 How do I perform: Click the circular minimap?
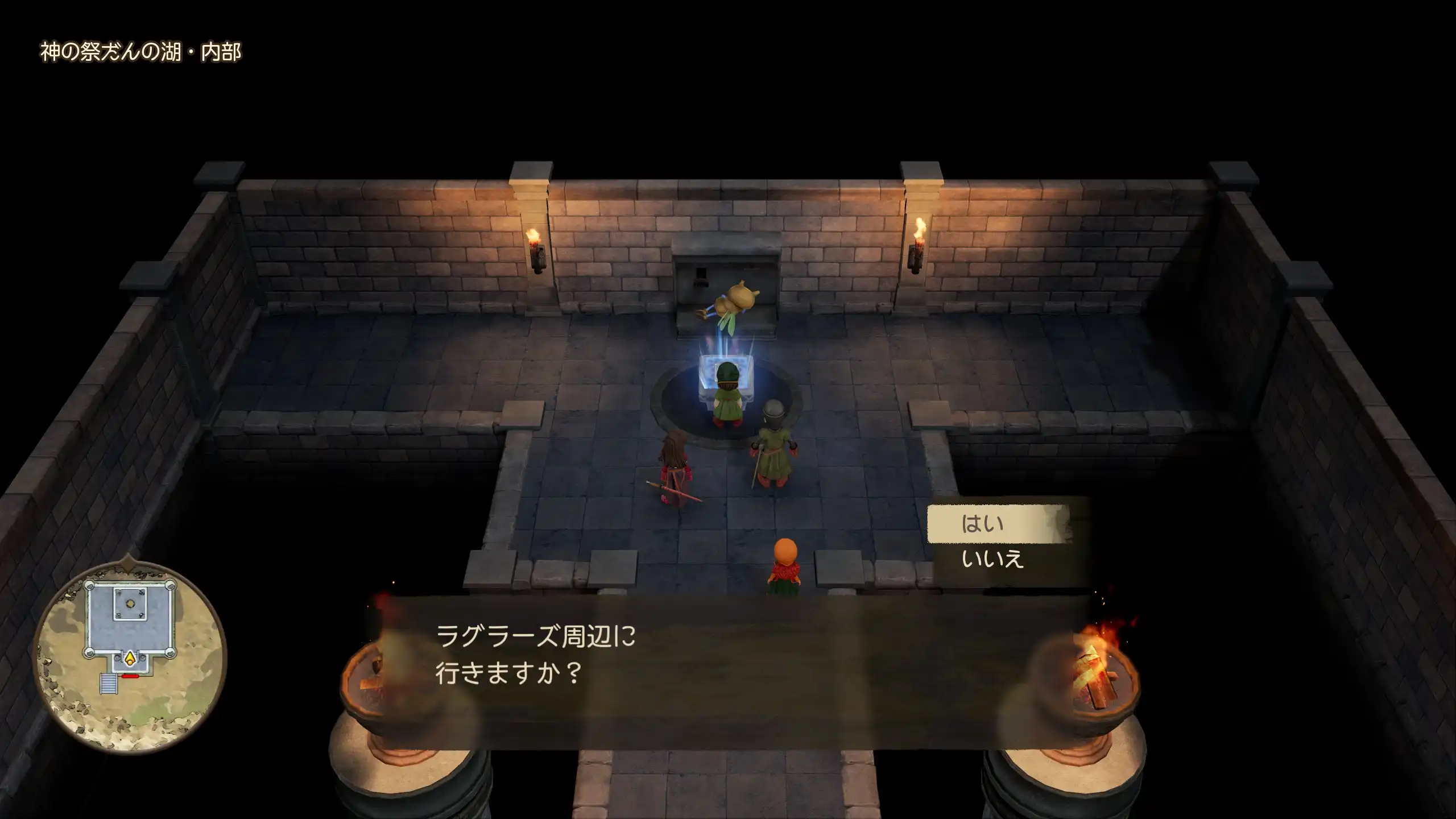130,655
